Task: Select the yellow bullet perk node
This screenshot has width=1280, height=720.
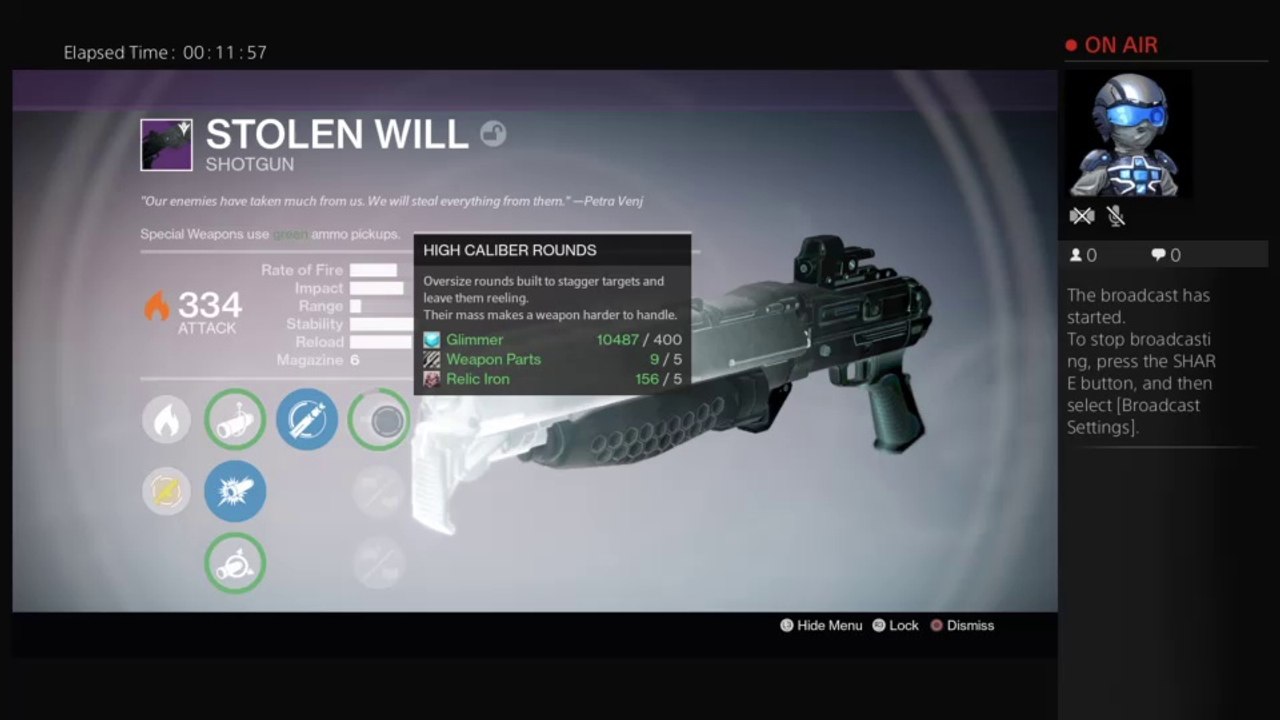Action: point(166,491)
